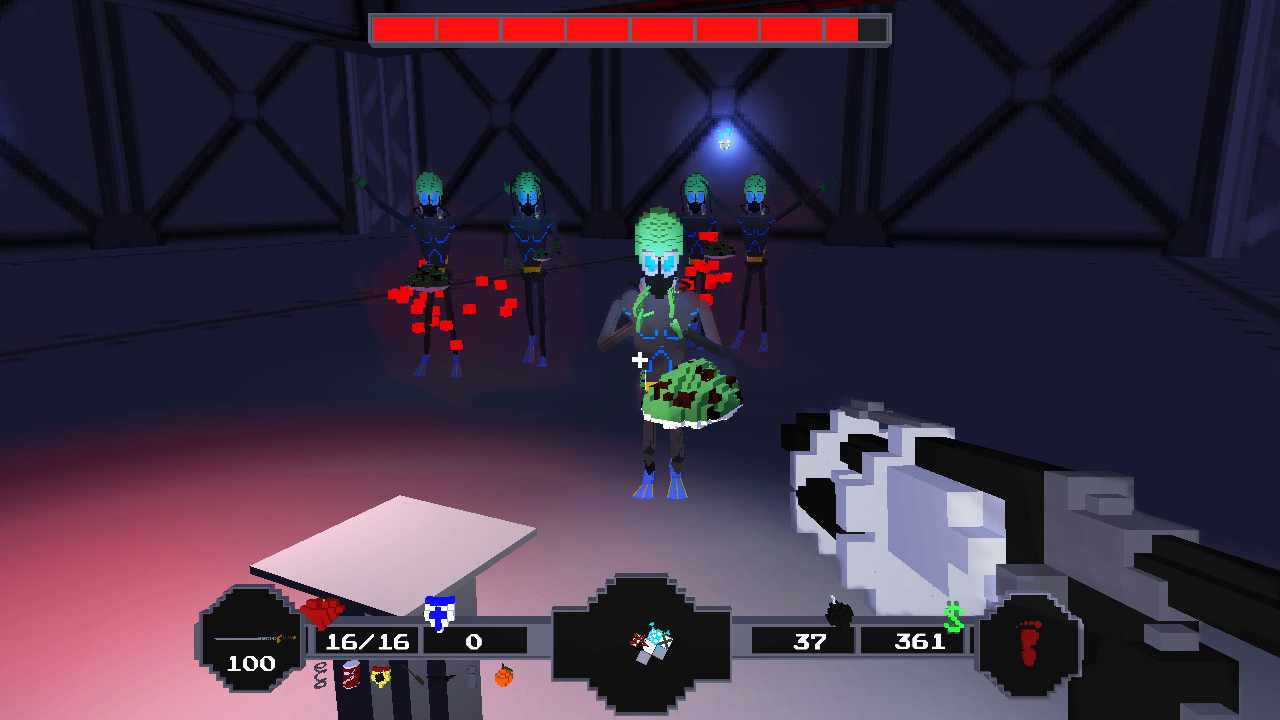Screen dimensions: 1280x720
Task: Select the blue shield armor icon
Action: click(x=438, y=613)
